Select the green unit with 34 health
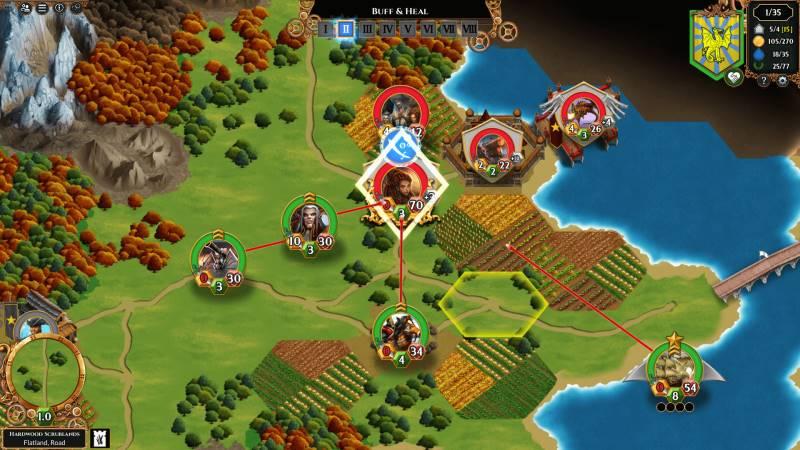 coord(400,331)
